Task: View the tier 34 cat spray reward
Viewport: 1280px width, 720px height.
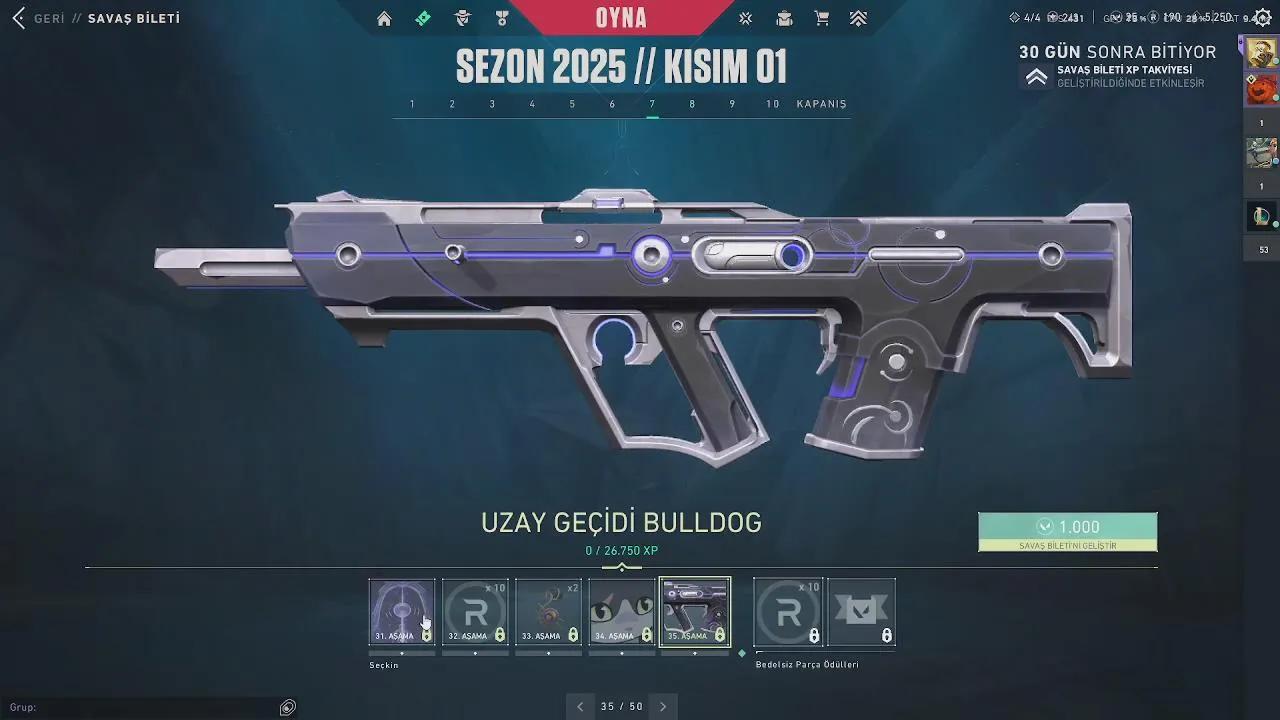Action: [x=622, y=611]
